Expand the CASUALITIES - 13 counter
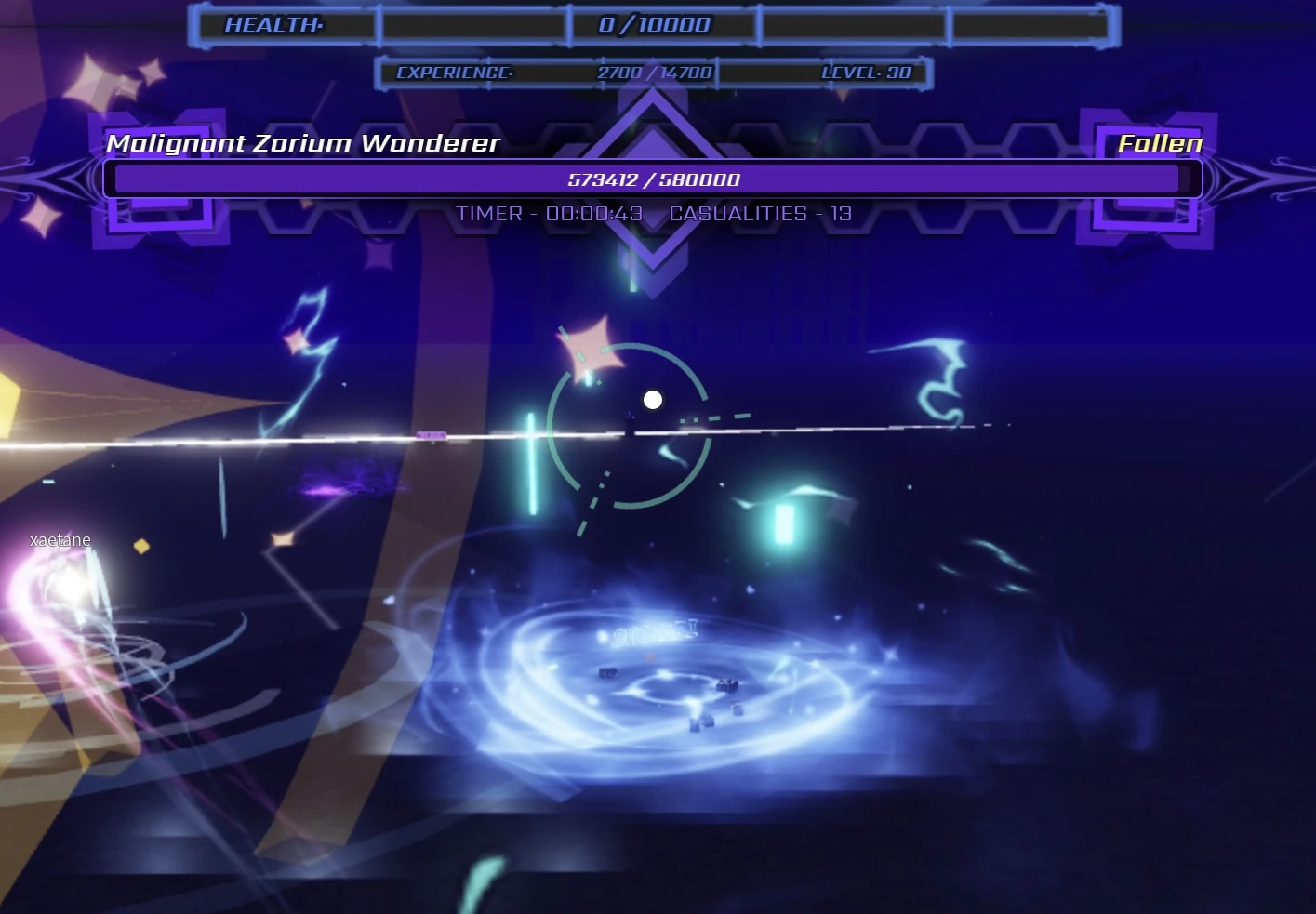Viewport: 1316px width, 914px height. [759, 213]
